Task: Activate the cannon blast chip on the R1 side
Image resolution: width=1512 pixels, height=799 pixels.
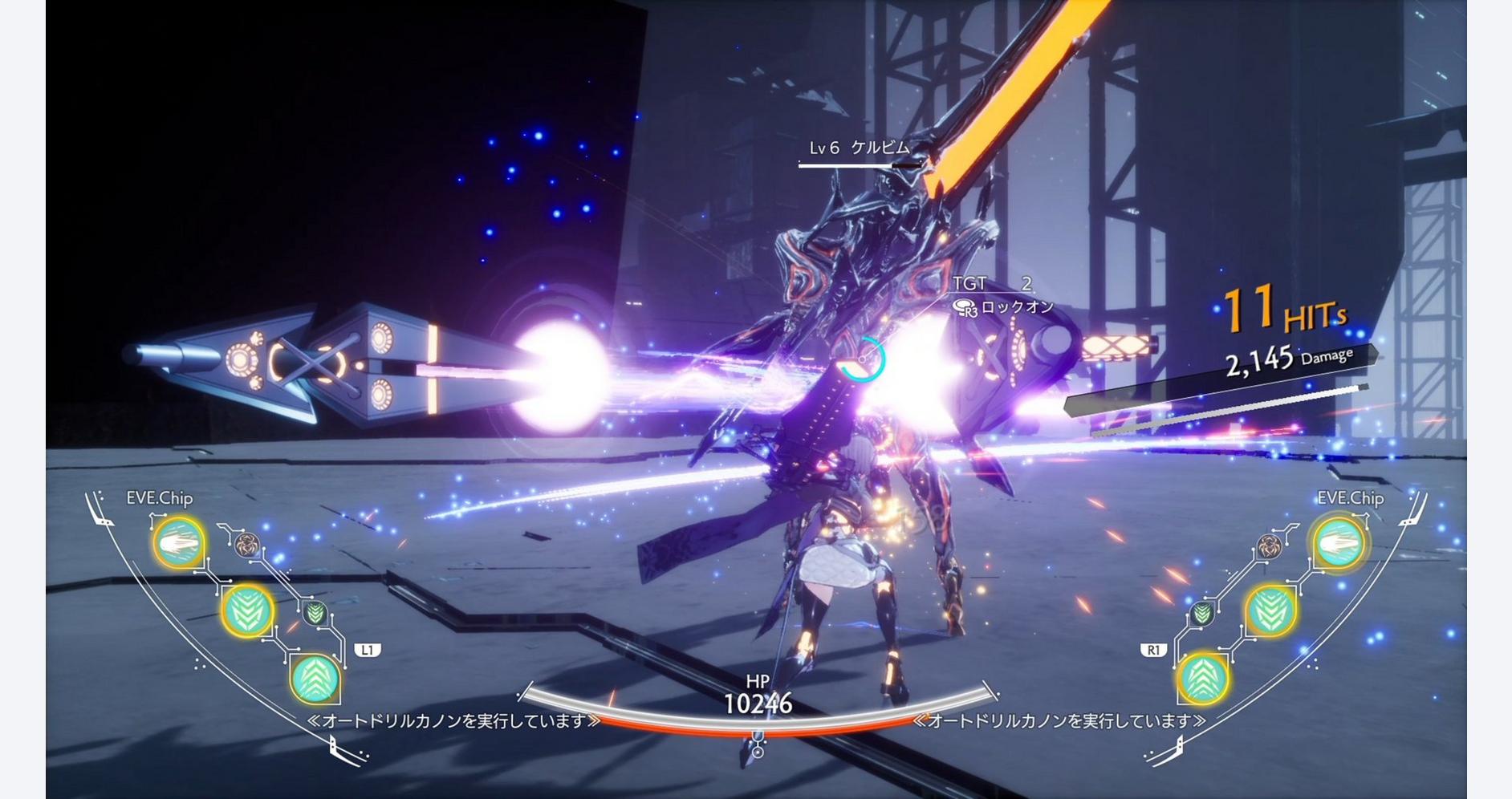Action: point(1338,544)
